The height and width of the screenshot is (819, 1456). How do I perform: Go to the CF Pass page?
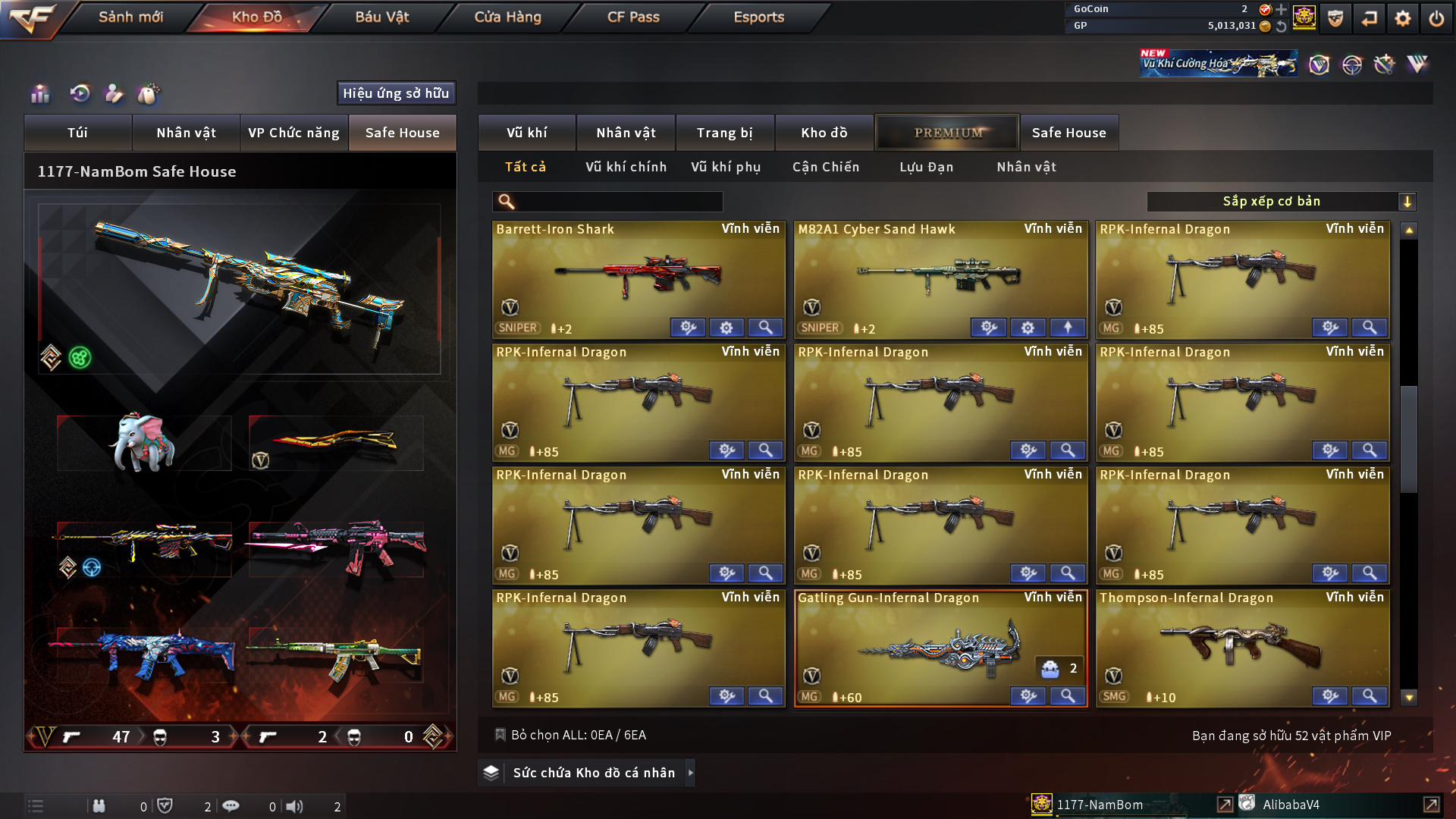(x=633, y=17)
